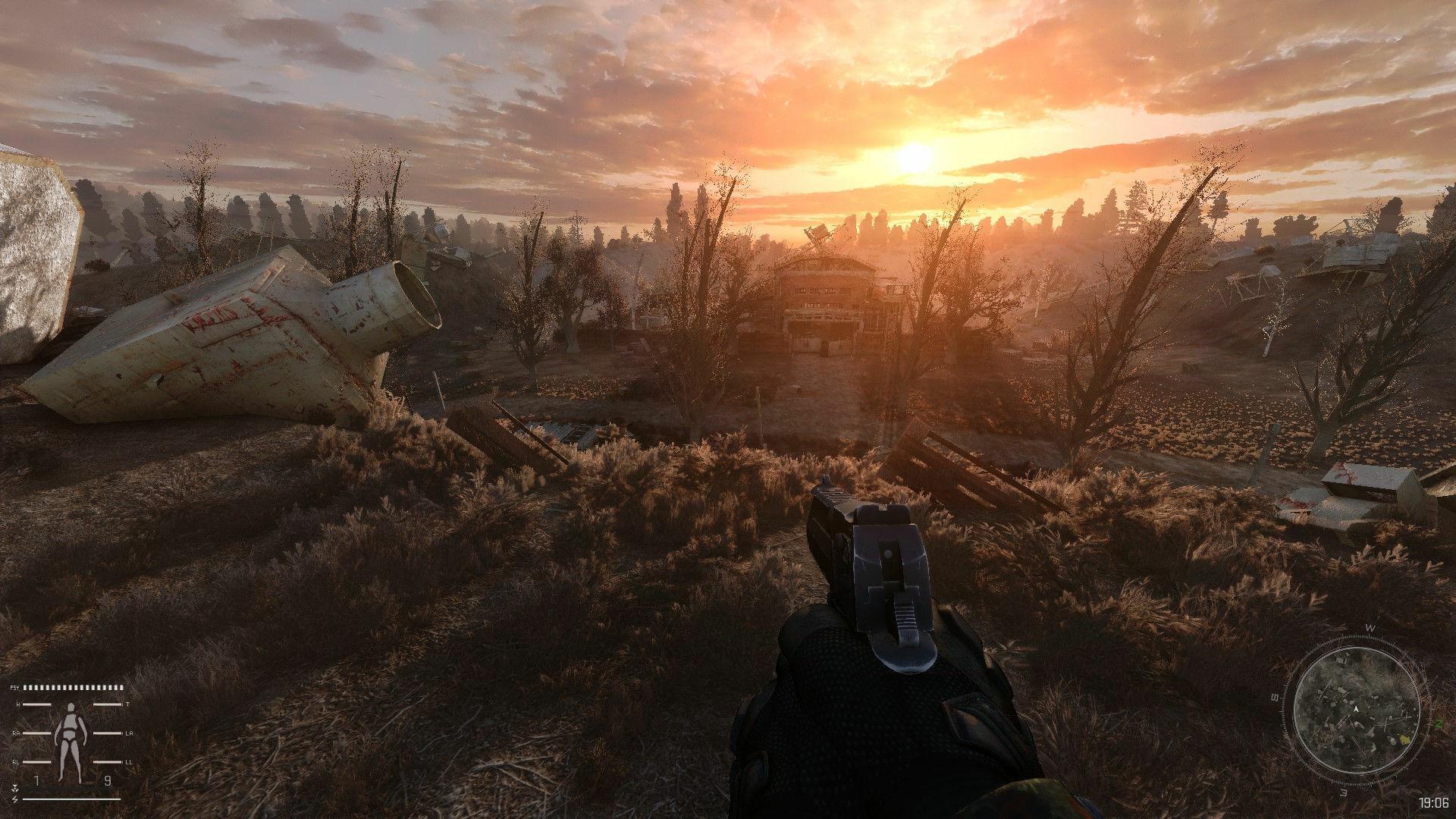Click the torso (T) damage bar

(106, 704)
